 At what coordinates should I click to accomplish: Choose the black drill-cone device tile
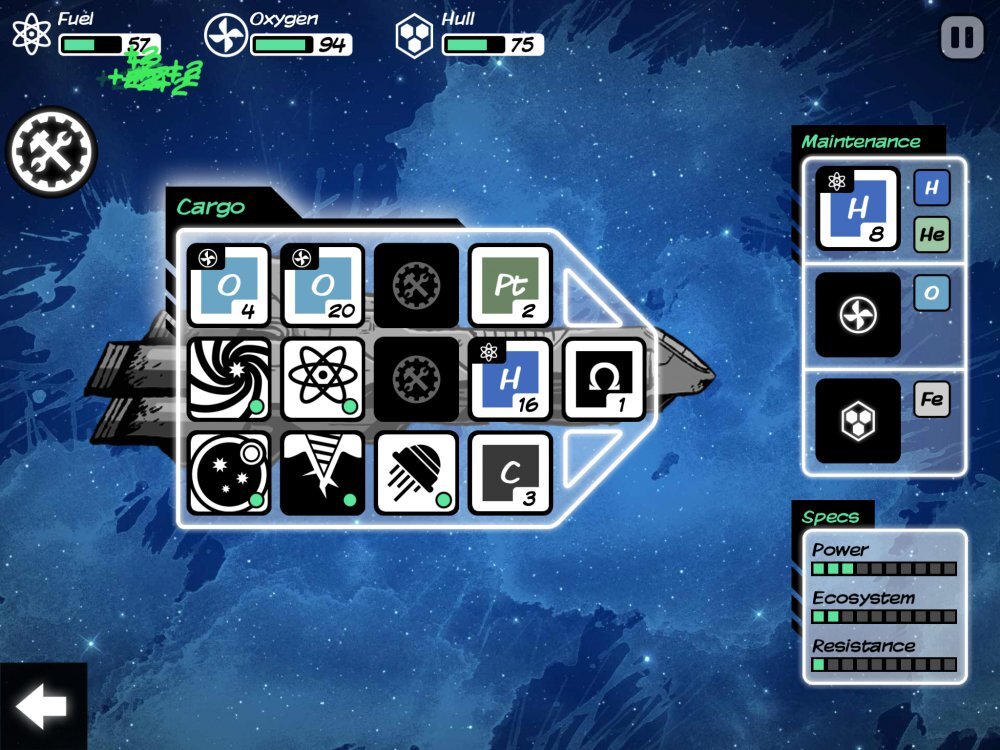click(x=322, y=473)
